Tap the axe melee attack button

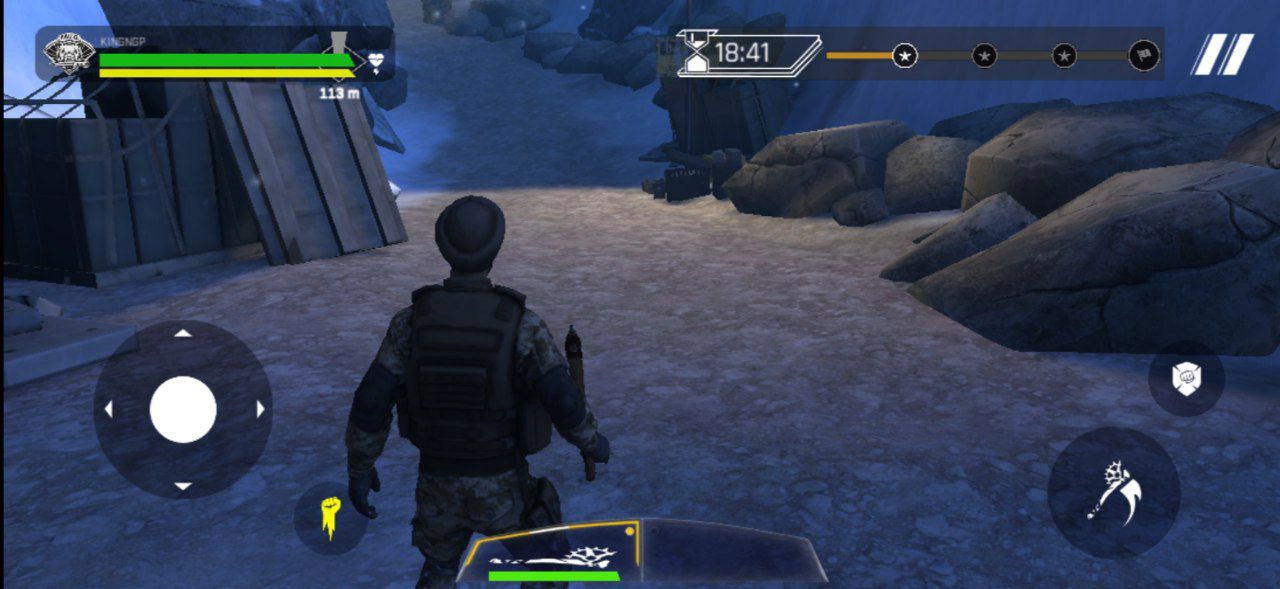[1113, 491]
